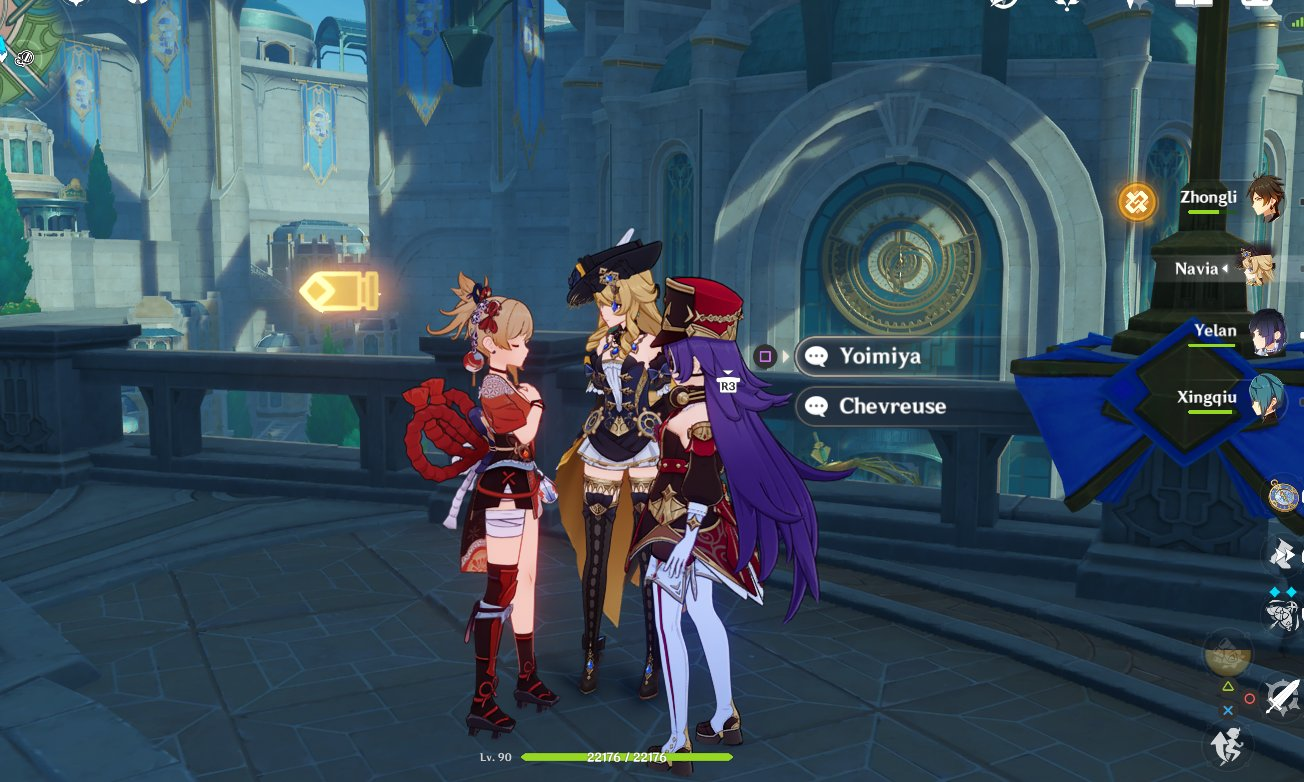Screen dimensions: 1304x782
Task: Open the Adventurer Handbook book icon
Action: click(x=1193, y=8)
